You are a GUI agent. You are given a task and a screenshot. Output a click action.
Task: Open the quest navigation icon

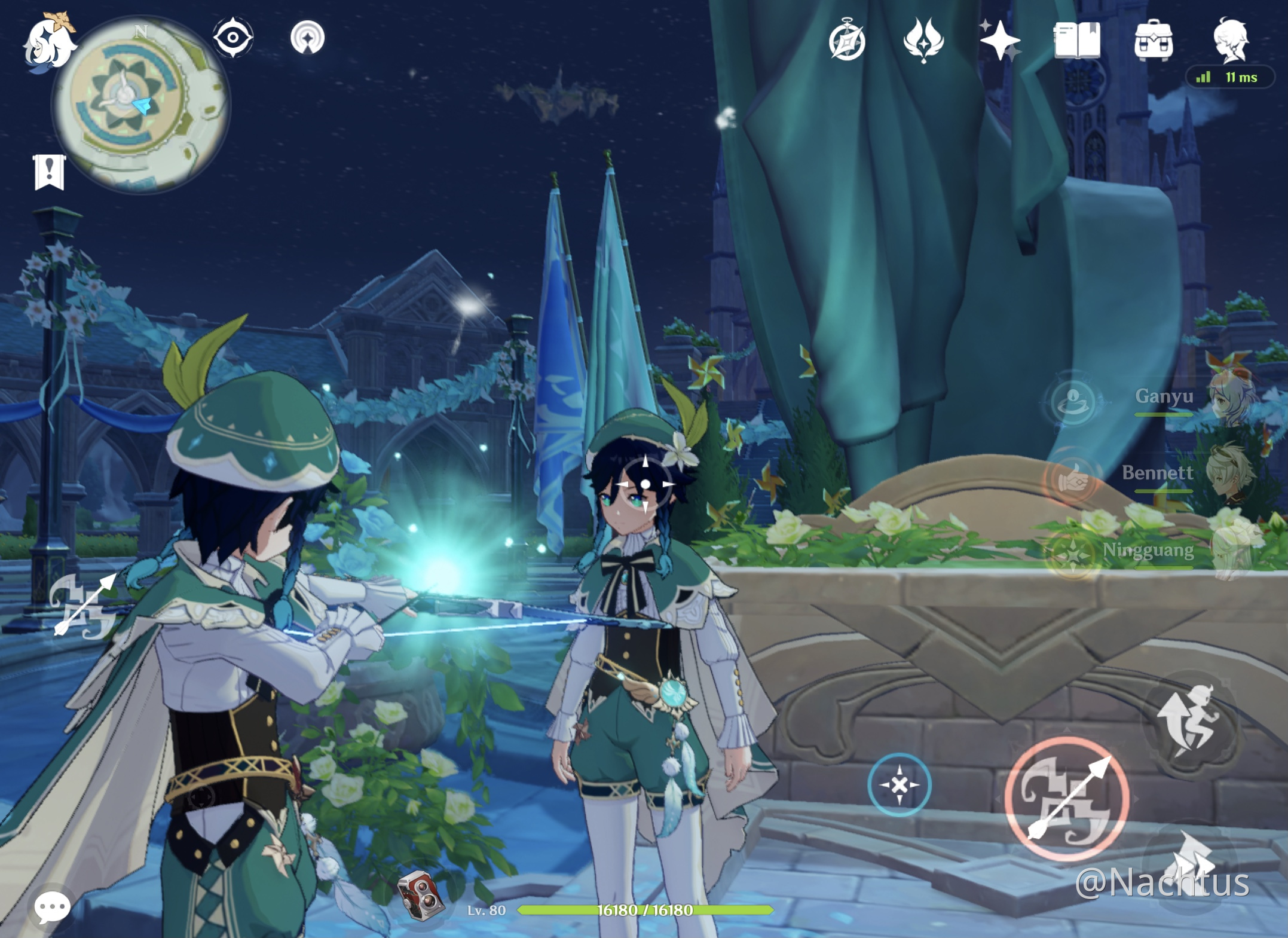[307, 38]
